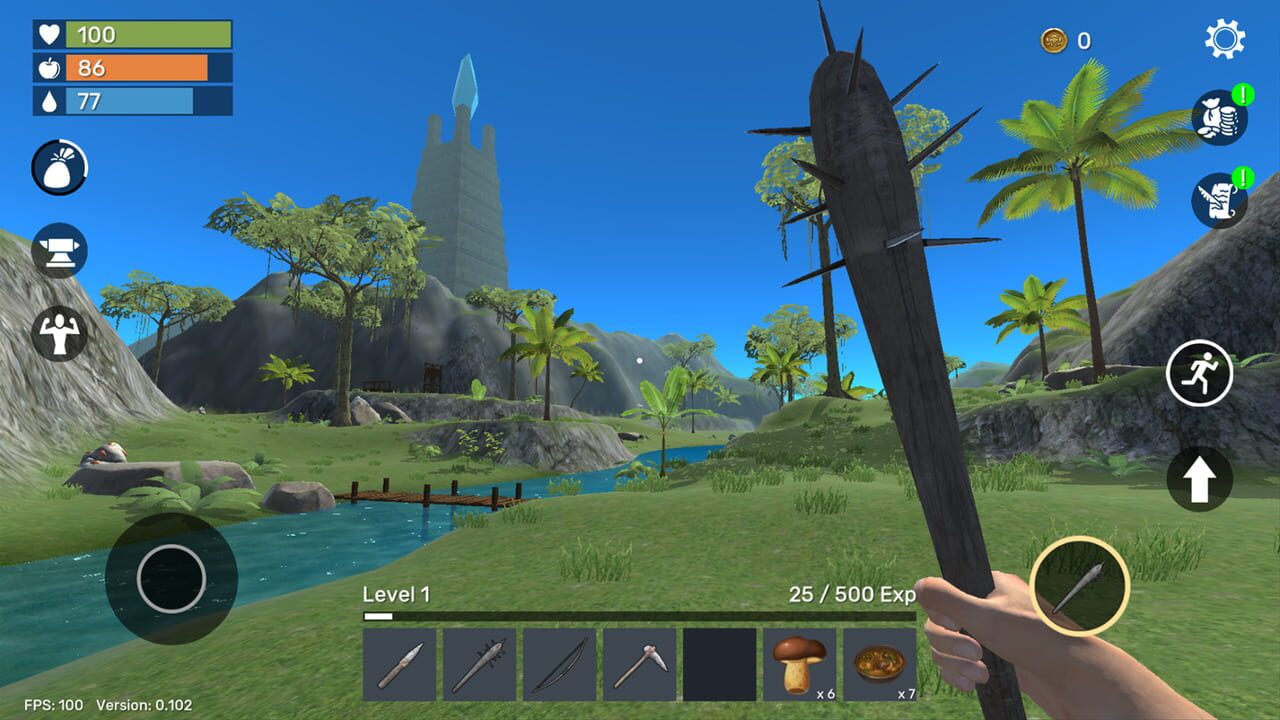Click the green health bar

[130, 32]
